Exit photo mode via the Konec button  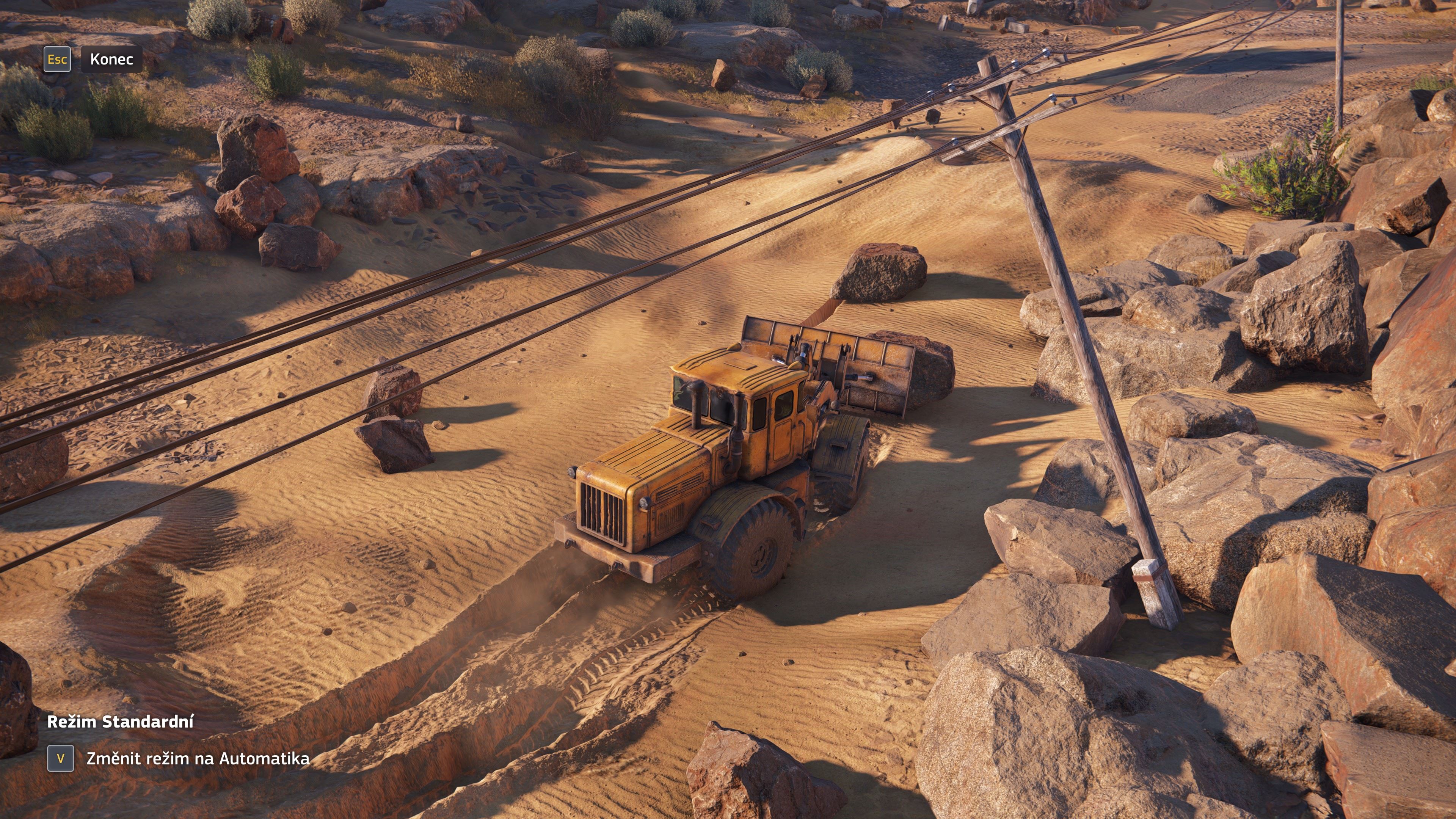[111, 60]
